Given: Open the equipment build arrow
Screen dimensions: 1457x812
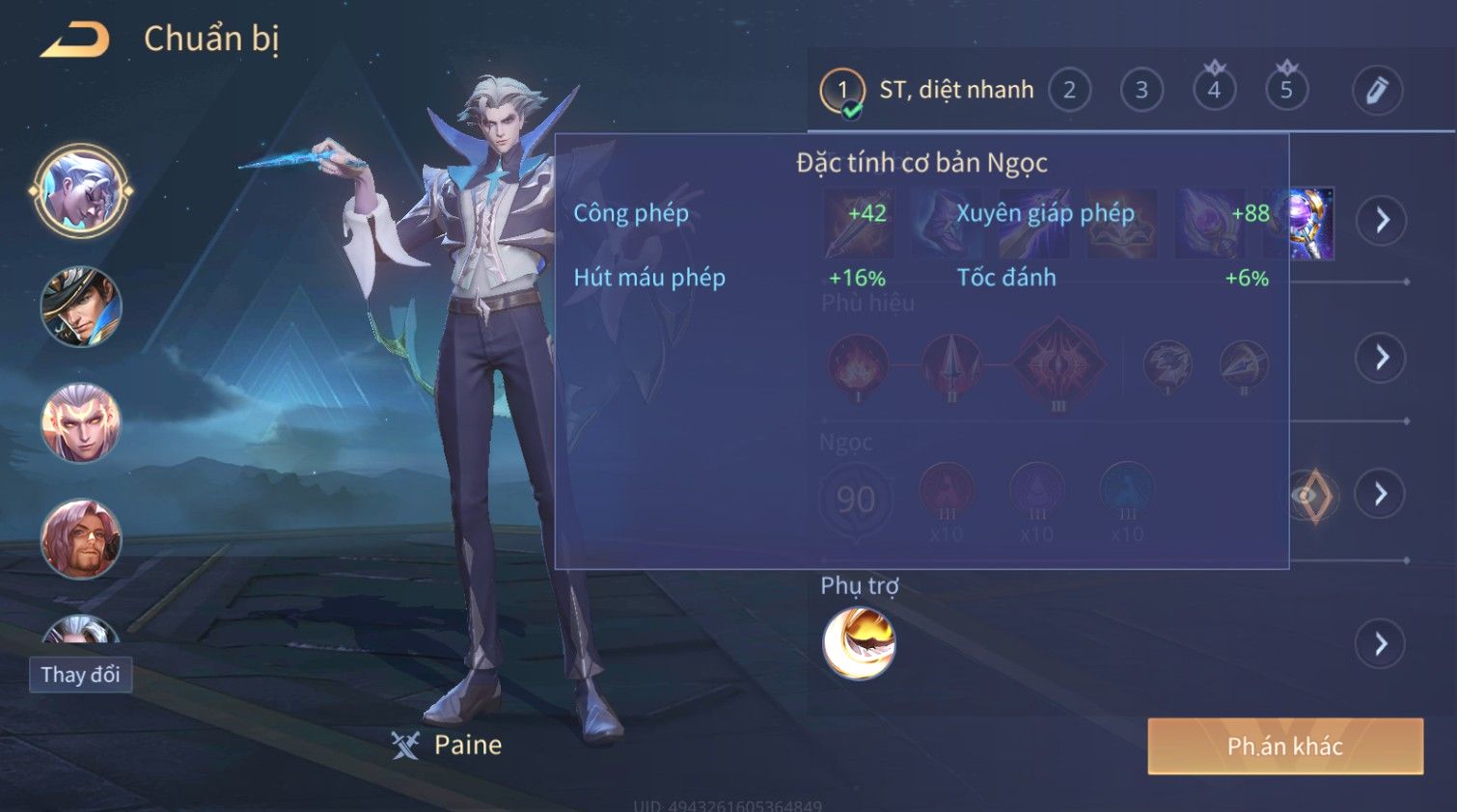Looking at the screenshot, I should tap(1381, 221).
